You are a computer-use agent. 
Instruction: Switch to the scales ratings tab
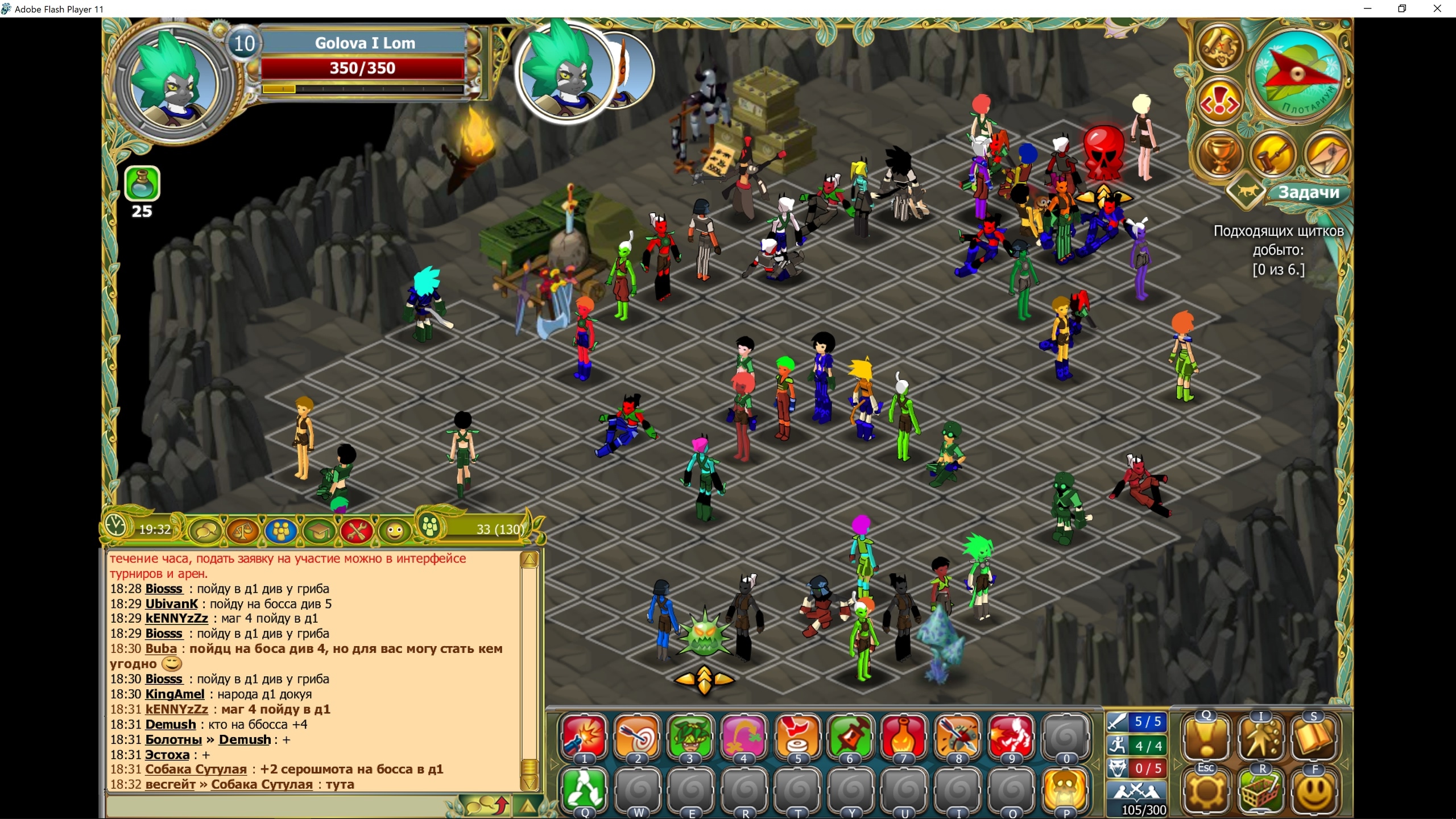tap(243, 531)
